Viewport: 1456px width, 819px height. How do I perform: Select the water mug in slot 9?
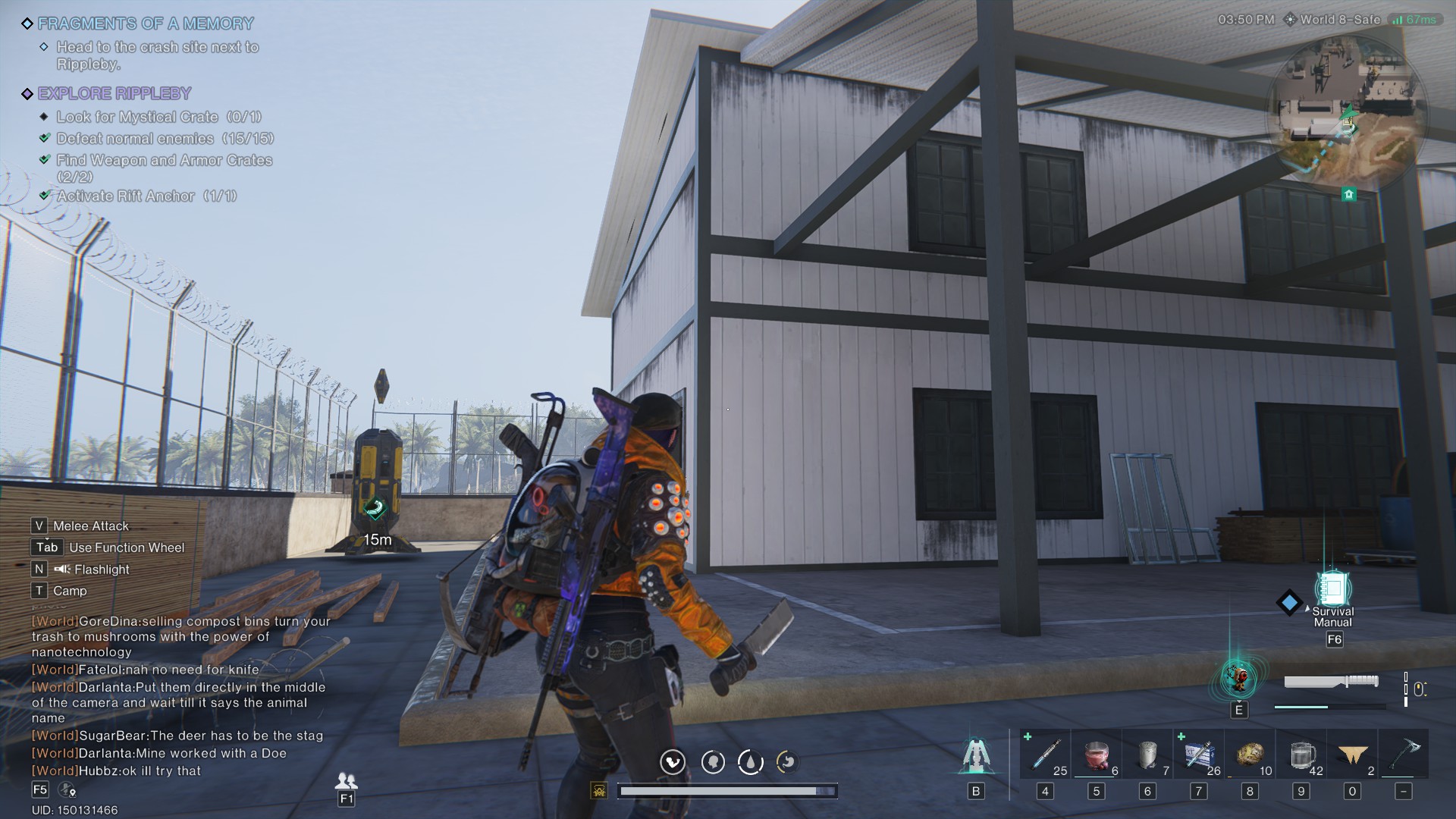[1302, 755]
